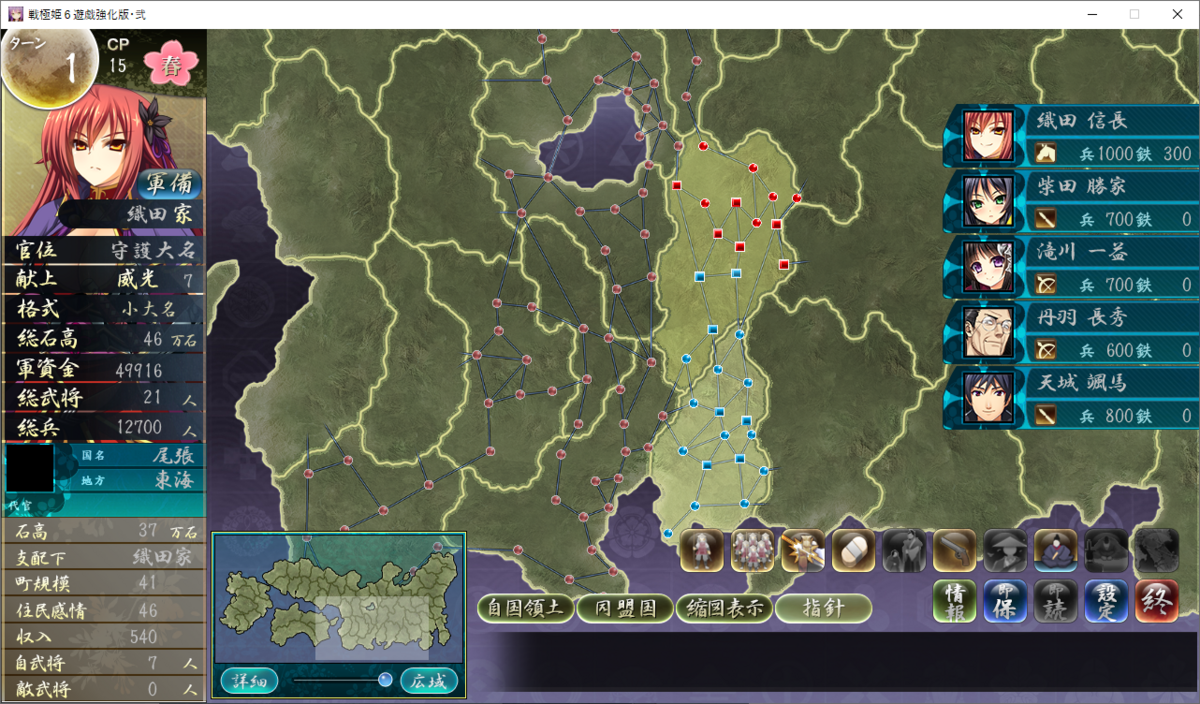The image size is (1200, 704).
Task: End the turn with the red 終 button
Action: click(1156, 601)
